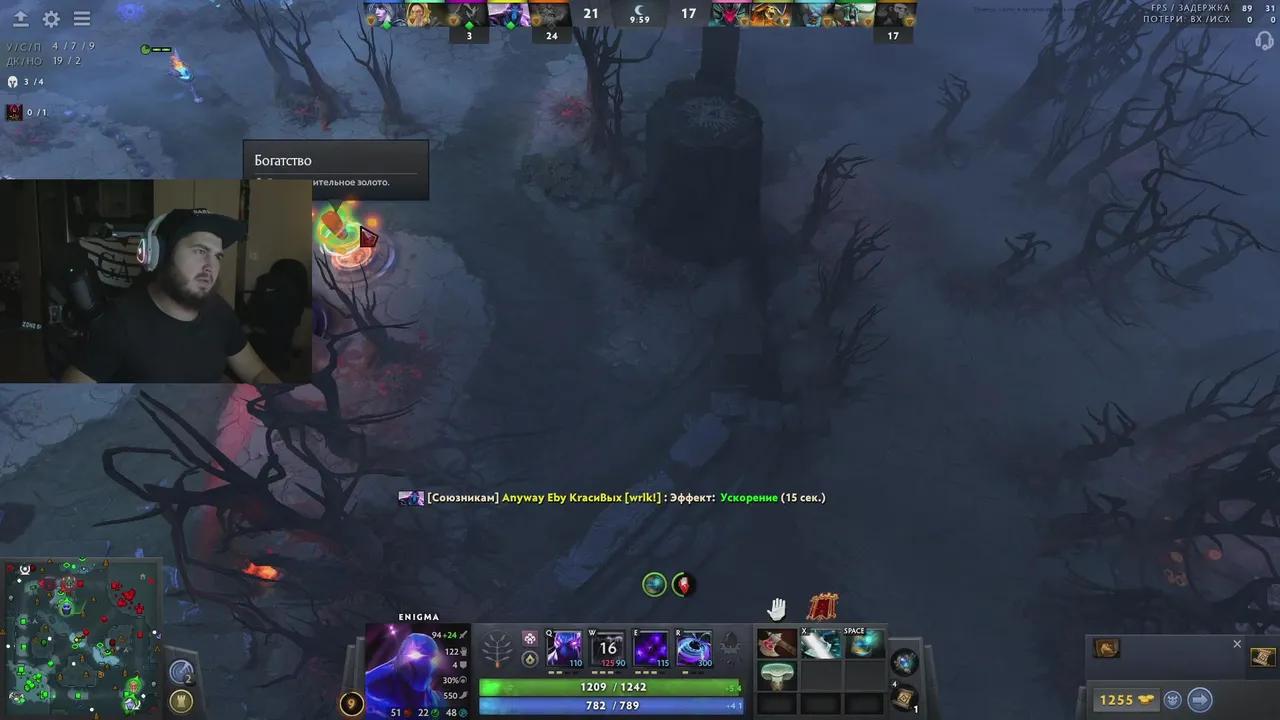Select Enigma's Malefice ability (Q)
The width and height of the screenshot is (1280, 720).
tap(562, 648)
